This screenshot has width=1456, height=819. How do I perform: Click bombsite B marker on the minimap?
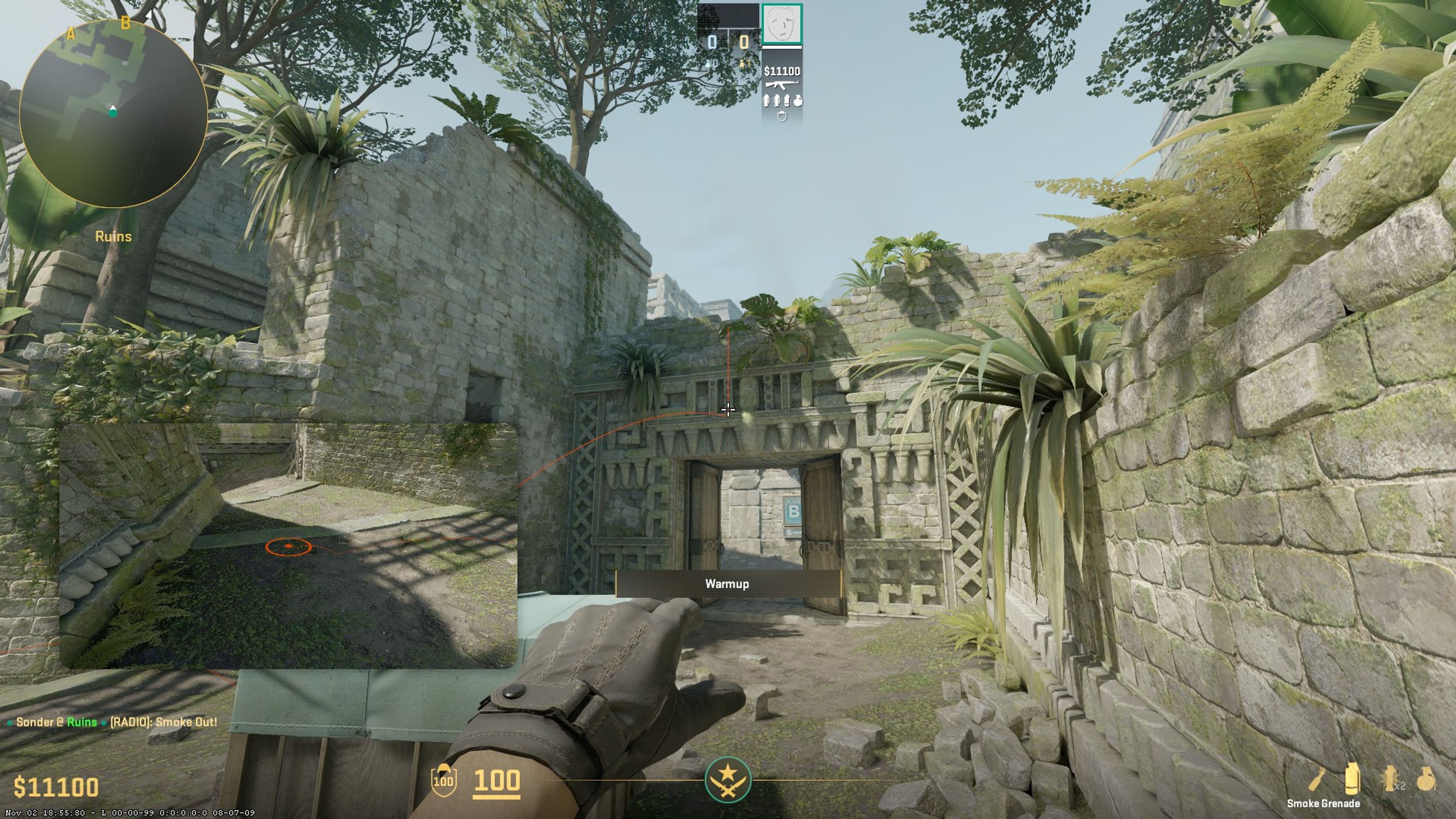tap(126, 23)
